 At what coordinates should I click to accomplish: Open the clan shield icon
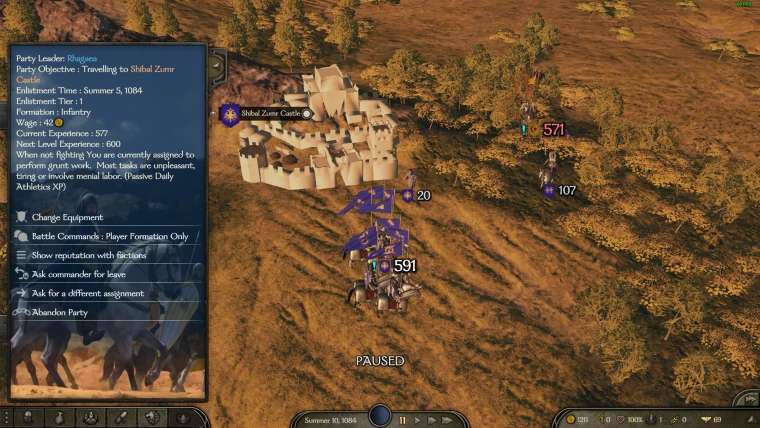pos(152,418)
